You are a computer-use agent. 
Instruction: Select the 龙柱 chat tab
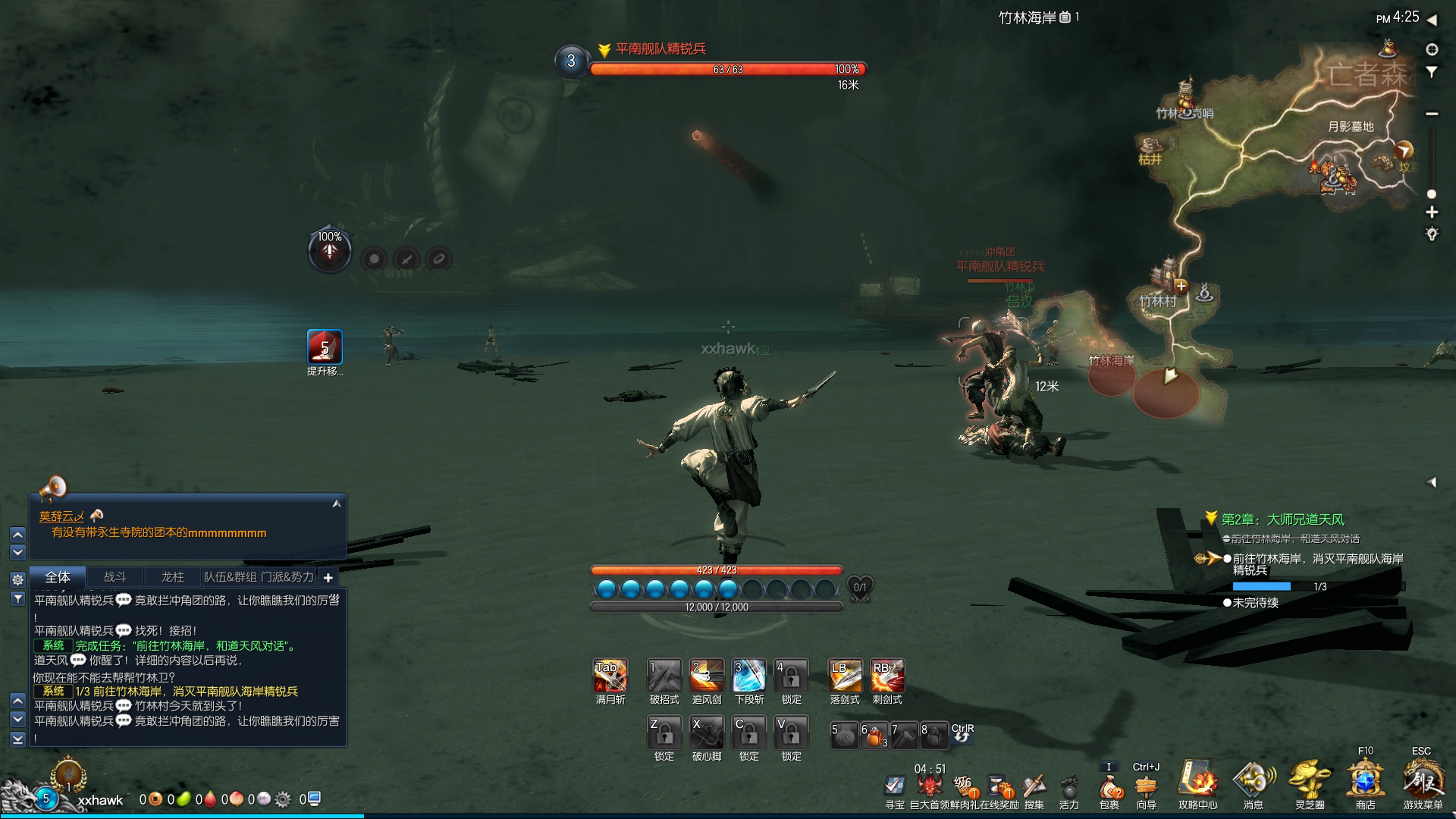[x=173, y=577]
